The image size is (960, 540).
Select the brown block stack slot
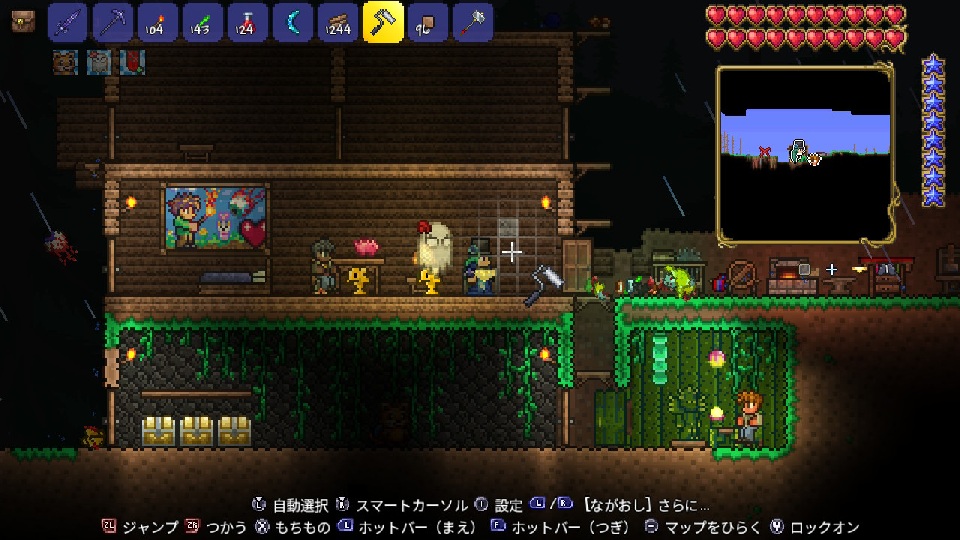tap(428, 22)
